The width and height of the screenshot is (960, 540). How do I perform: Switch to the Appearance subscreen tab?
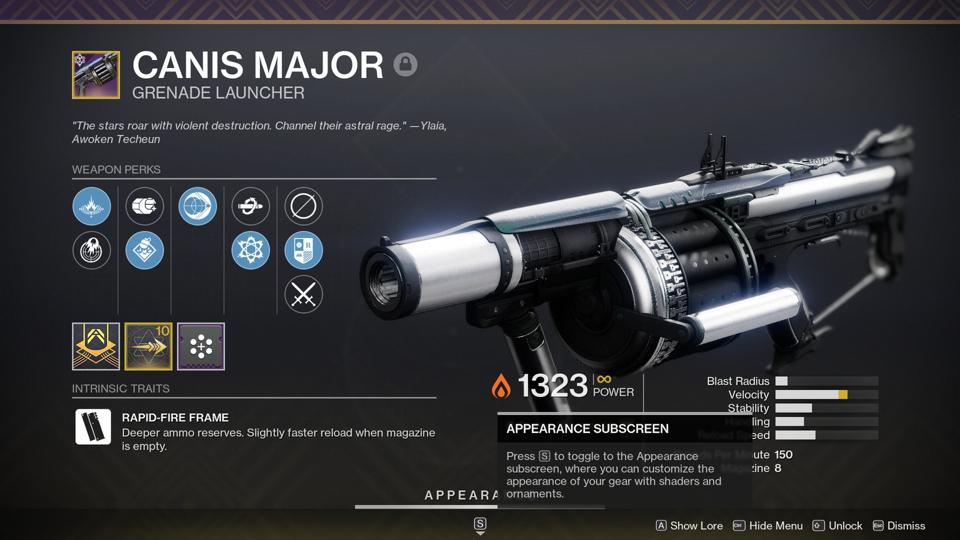tap(462, 496)
